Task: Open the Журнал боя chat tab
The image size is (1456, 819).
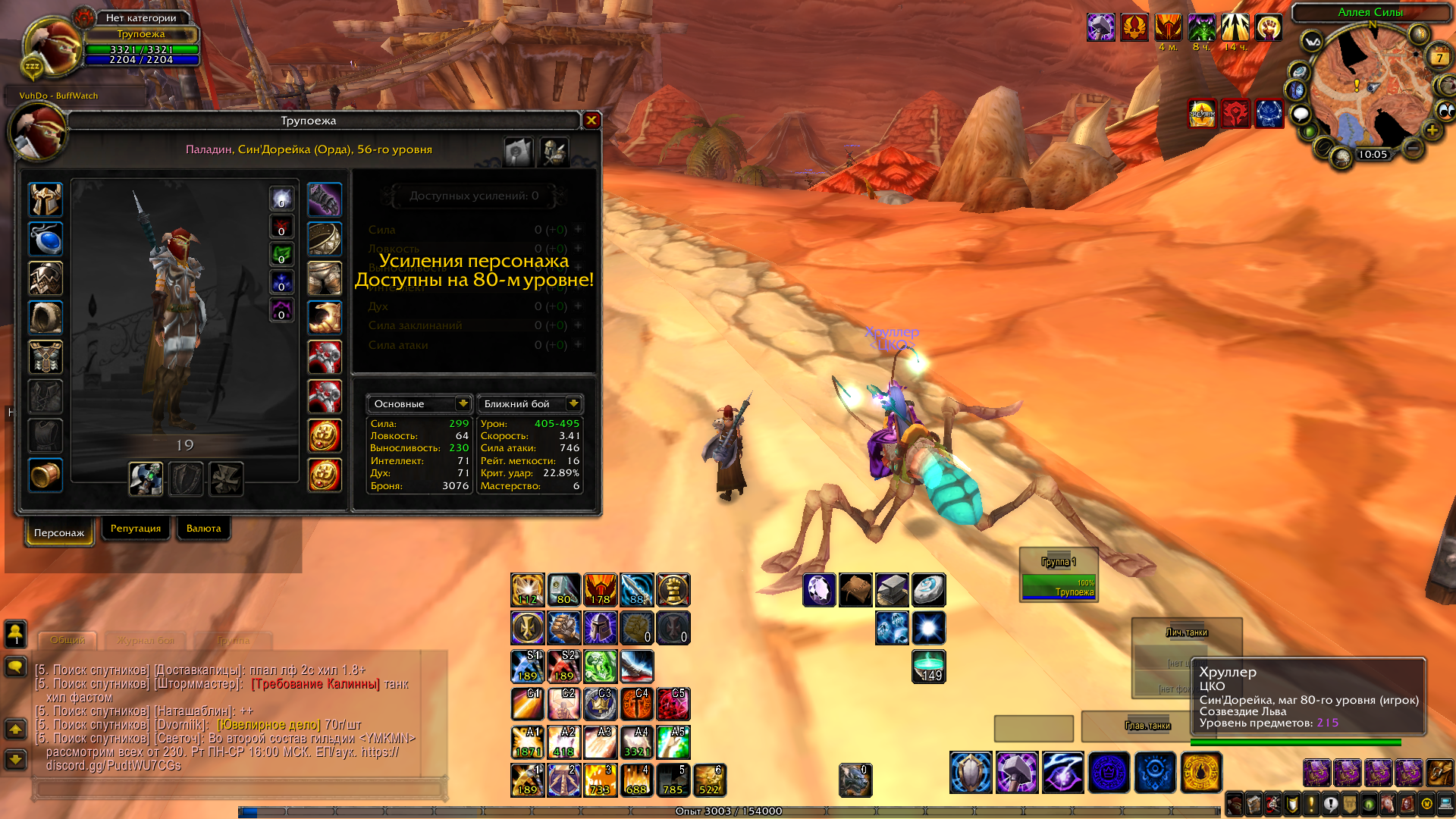Action: (x=146, y=640)
